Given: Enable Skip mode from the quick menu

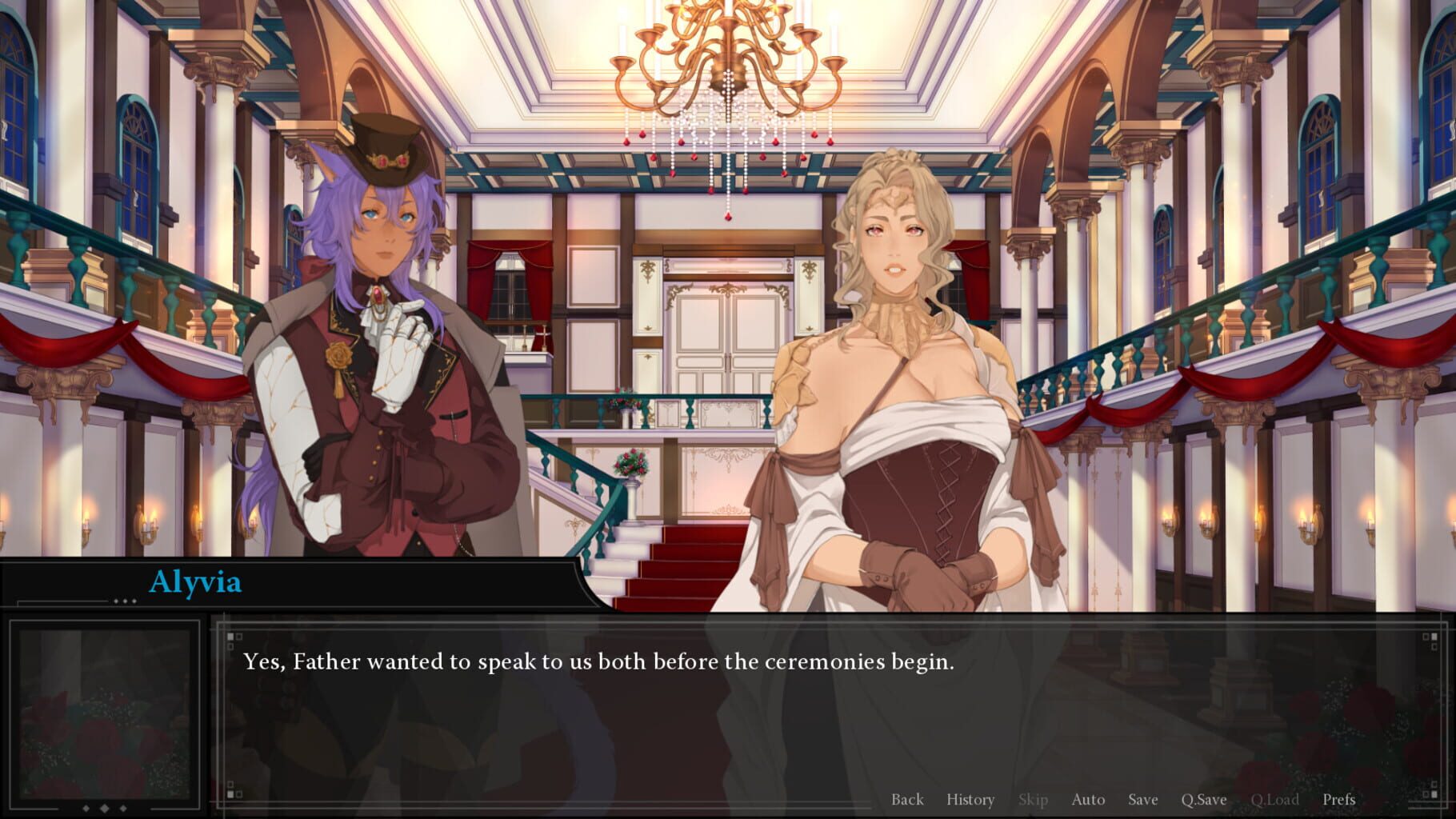Looking at the screenshot, I should 1034,799.
